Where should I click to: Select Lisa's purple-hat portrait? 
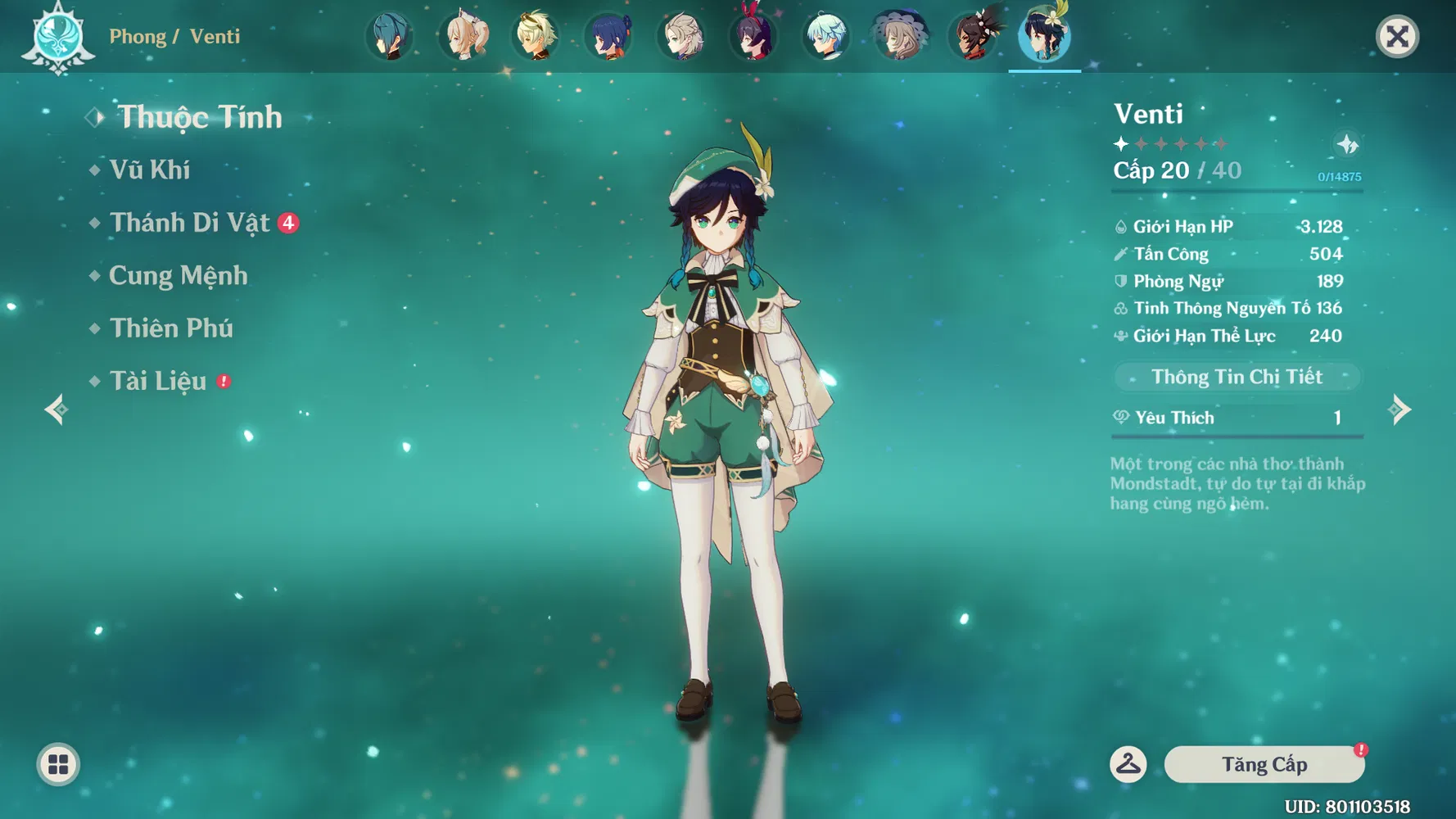(899, 37)
